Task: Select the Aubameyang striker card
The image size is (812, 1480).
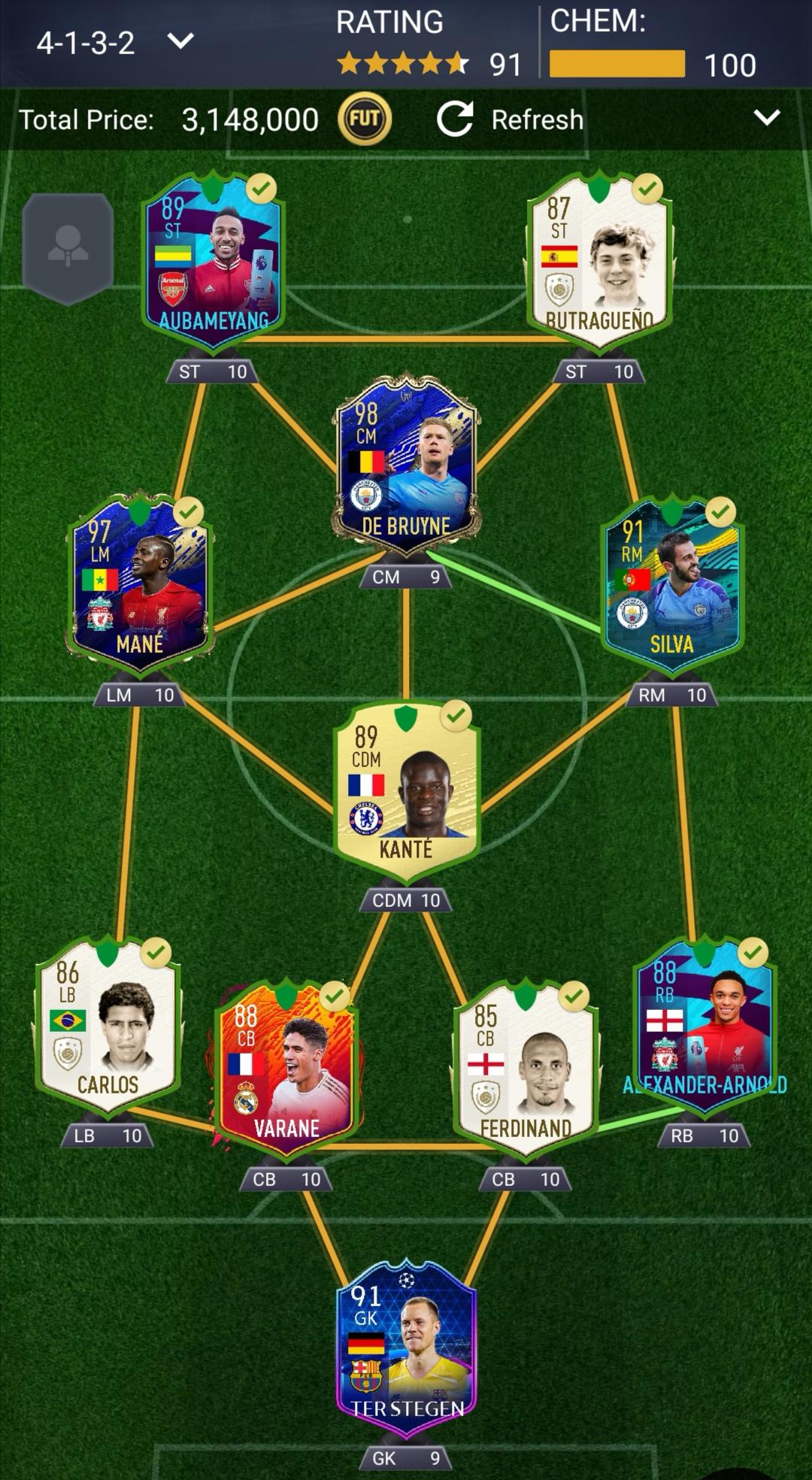Action: (213, 259)
